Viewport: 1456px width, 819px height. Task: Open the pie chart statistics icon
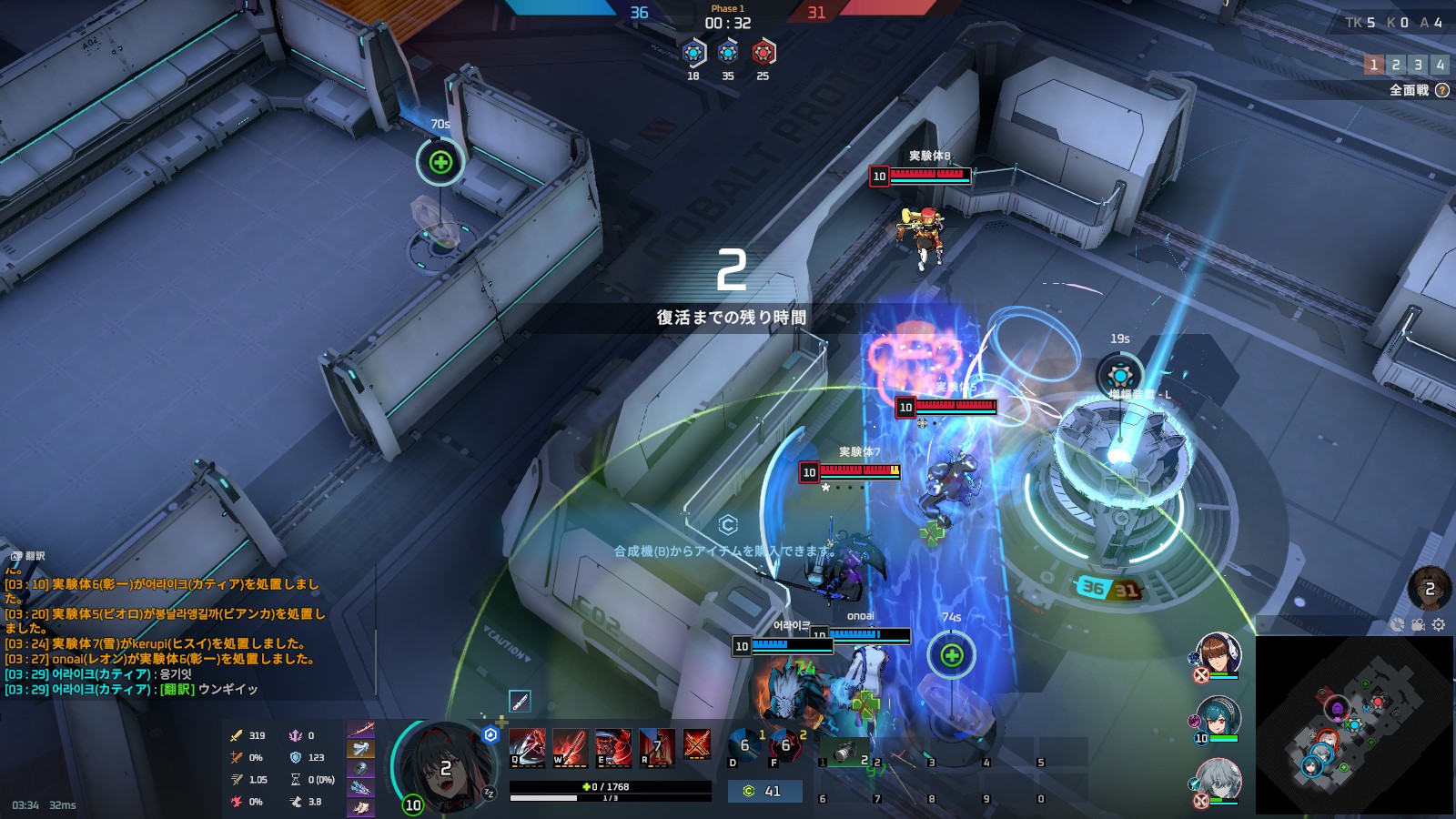click(x=1398, y=624)
